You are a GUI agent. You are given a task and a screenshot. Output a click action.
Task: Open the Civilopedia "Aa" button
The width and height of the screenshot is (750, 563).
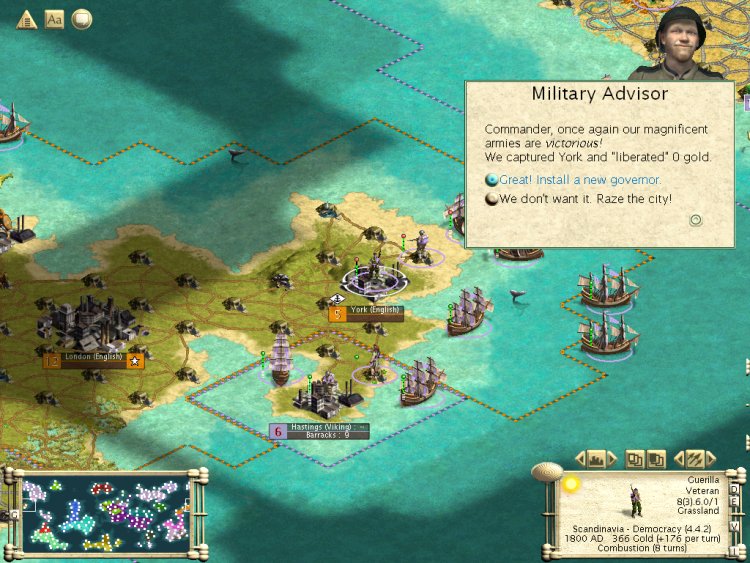point(54,19)
